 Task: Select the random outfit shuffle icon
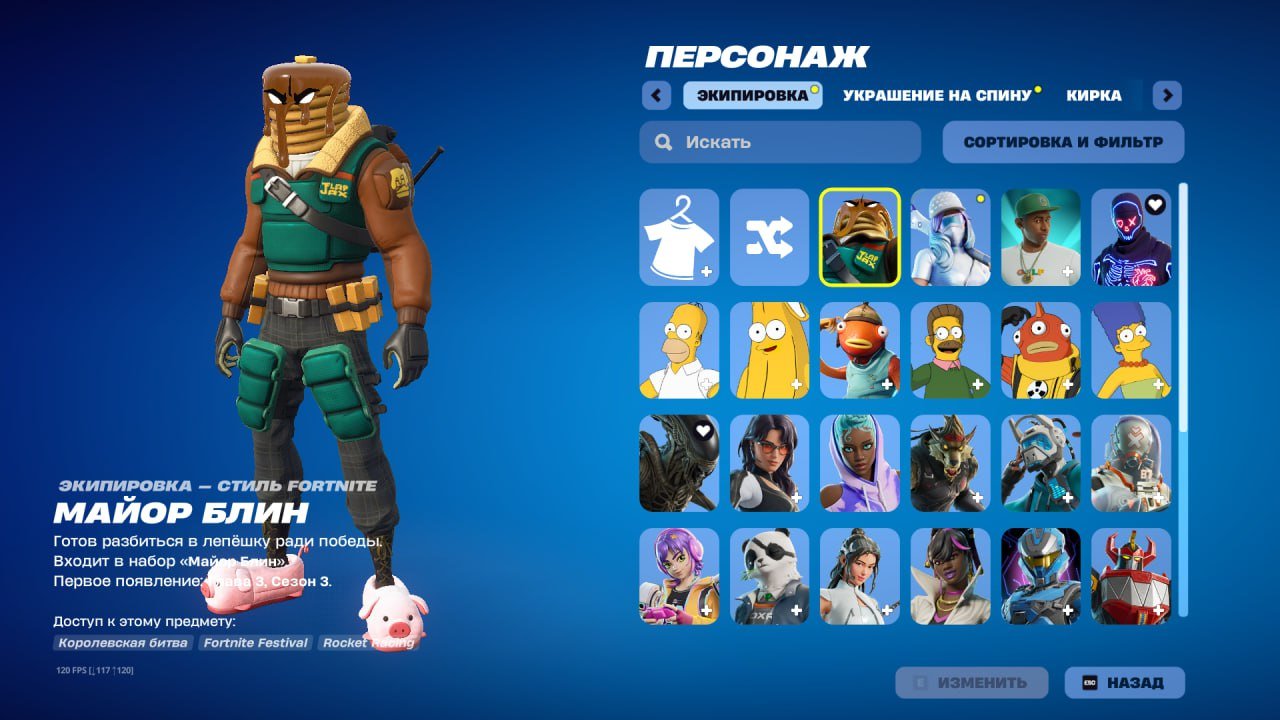coord(769,238)
